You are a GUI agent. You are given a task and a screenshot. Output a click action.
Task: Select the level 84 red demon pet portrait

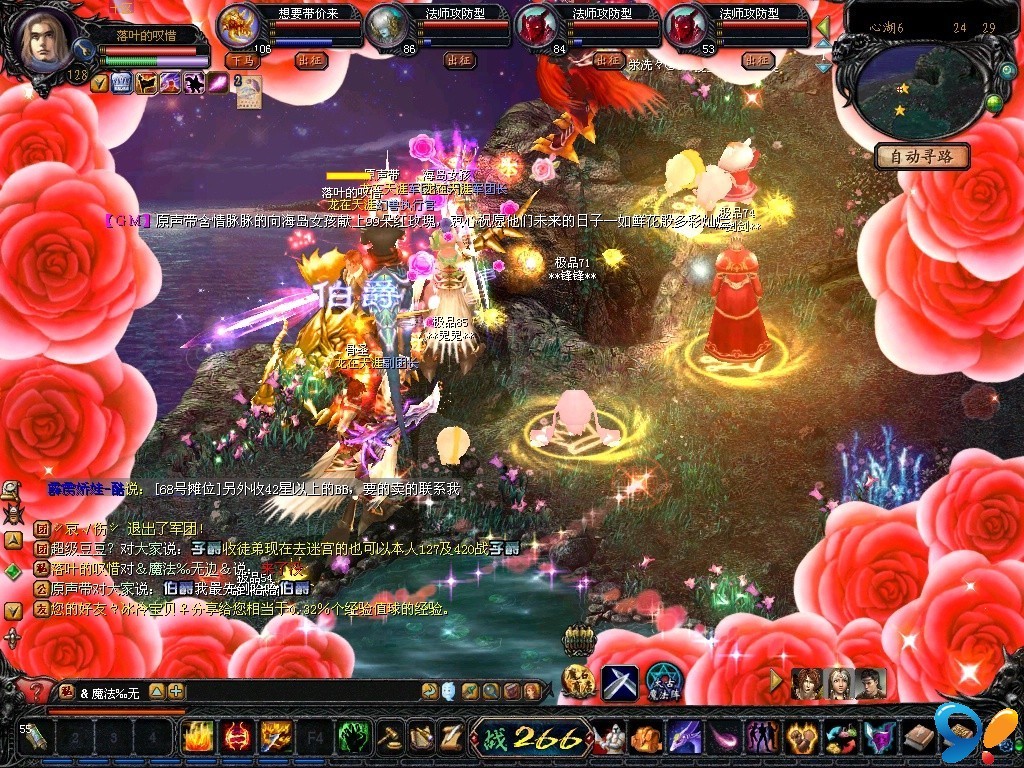click(538, 27)
